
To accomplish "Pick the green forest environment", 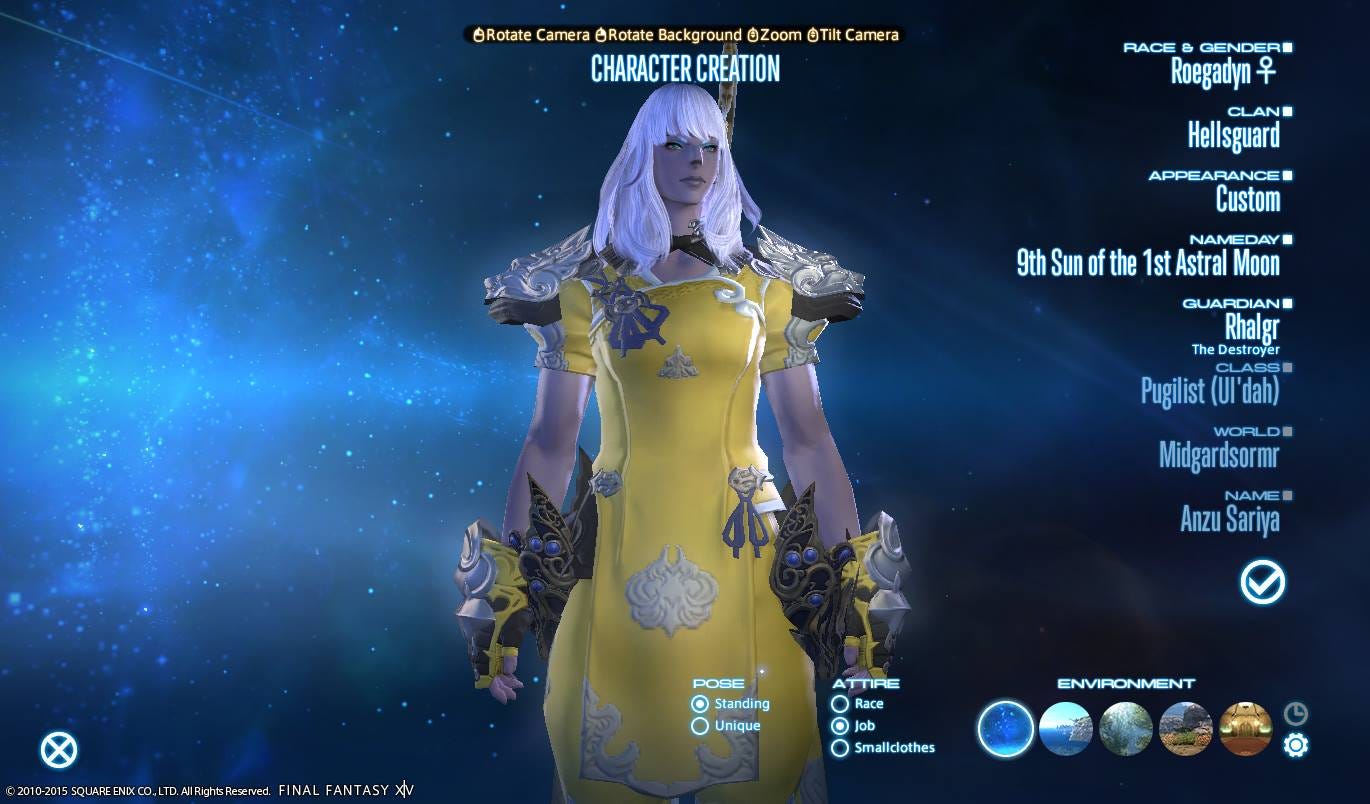I will point(1126,728).
